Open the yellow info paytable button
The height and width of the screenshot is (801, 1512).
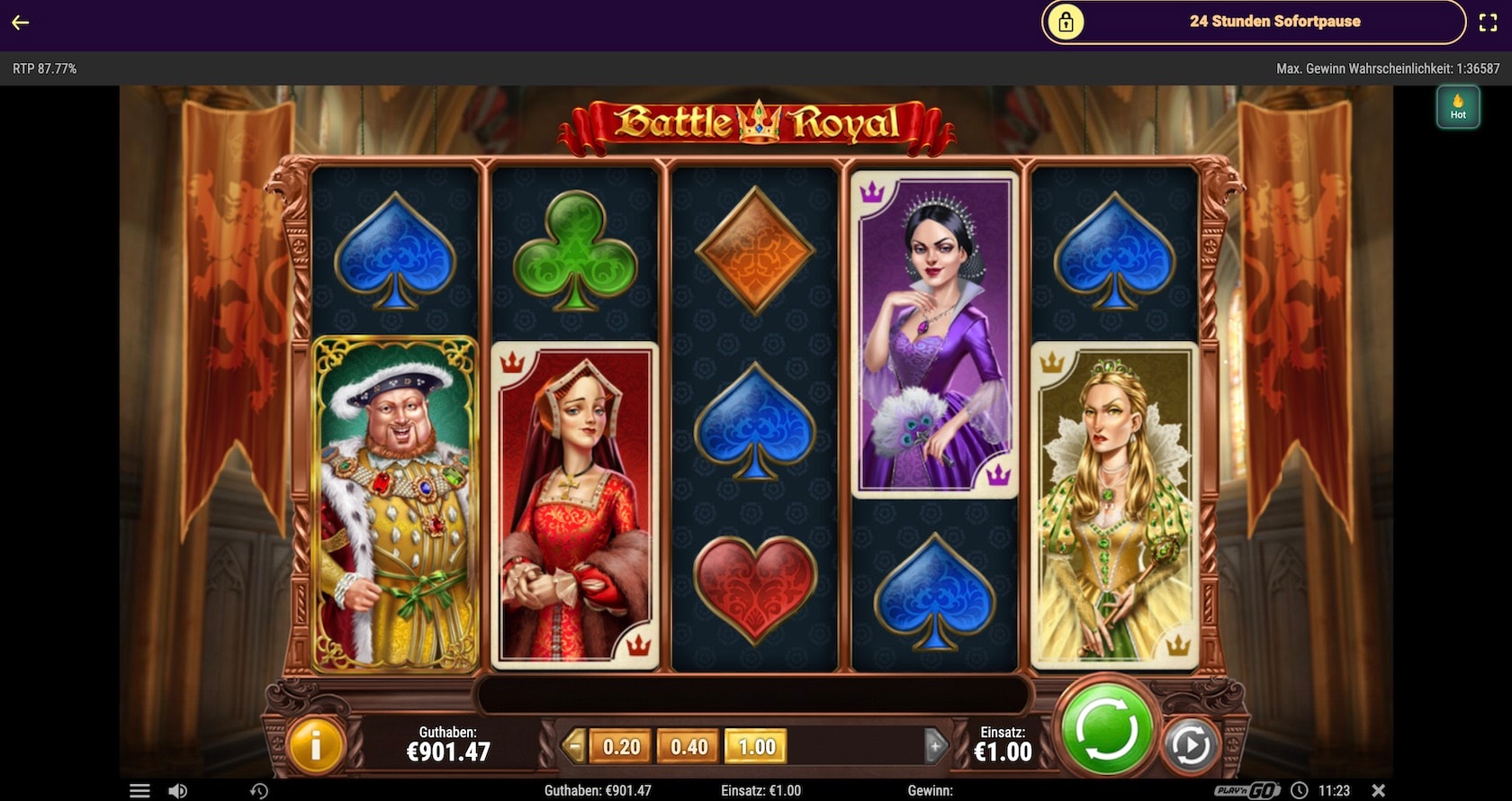click(315, 745)
